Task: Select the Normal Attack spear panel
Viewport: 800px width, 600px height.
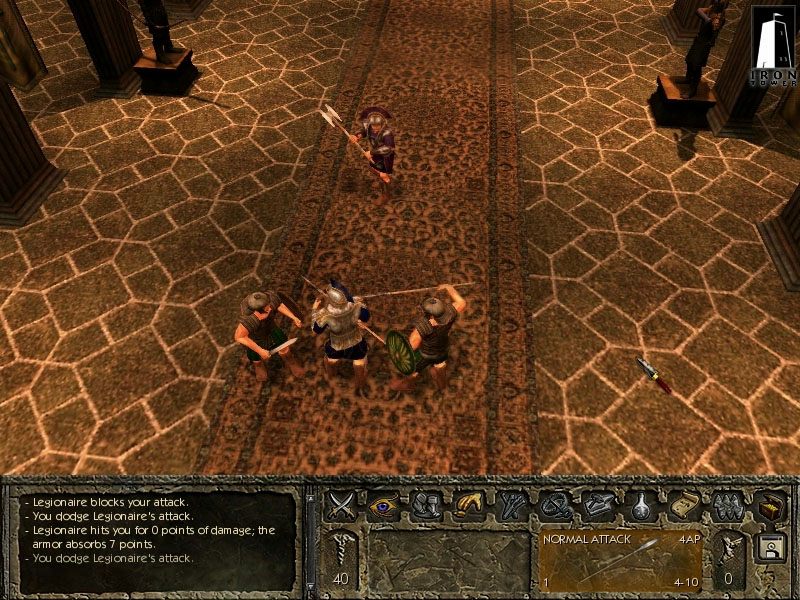Action: 620,562
